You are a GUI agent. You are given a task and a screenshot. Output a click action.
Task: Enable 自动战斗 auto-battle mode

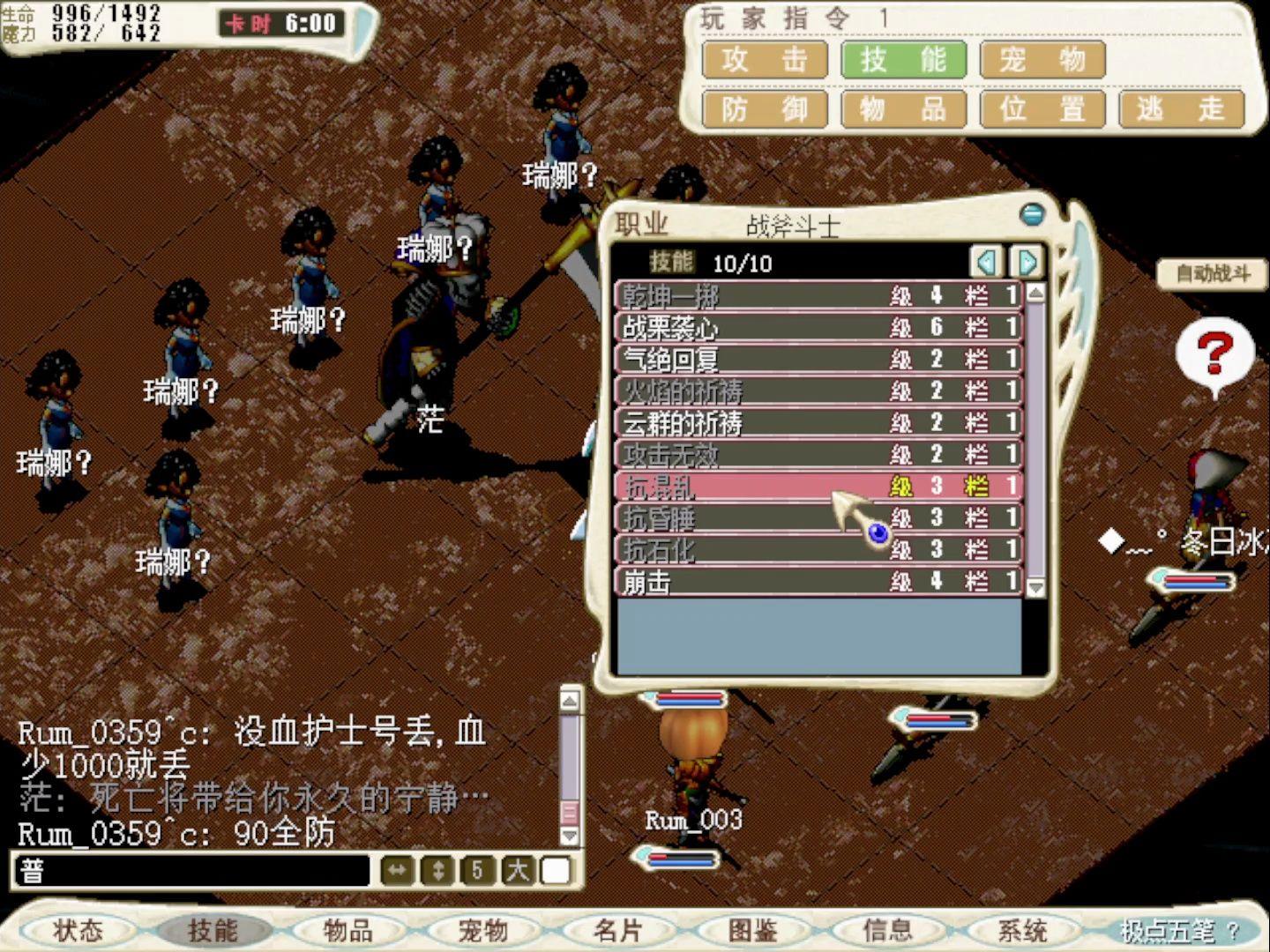(x=1214, y=273)
